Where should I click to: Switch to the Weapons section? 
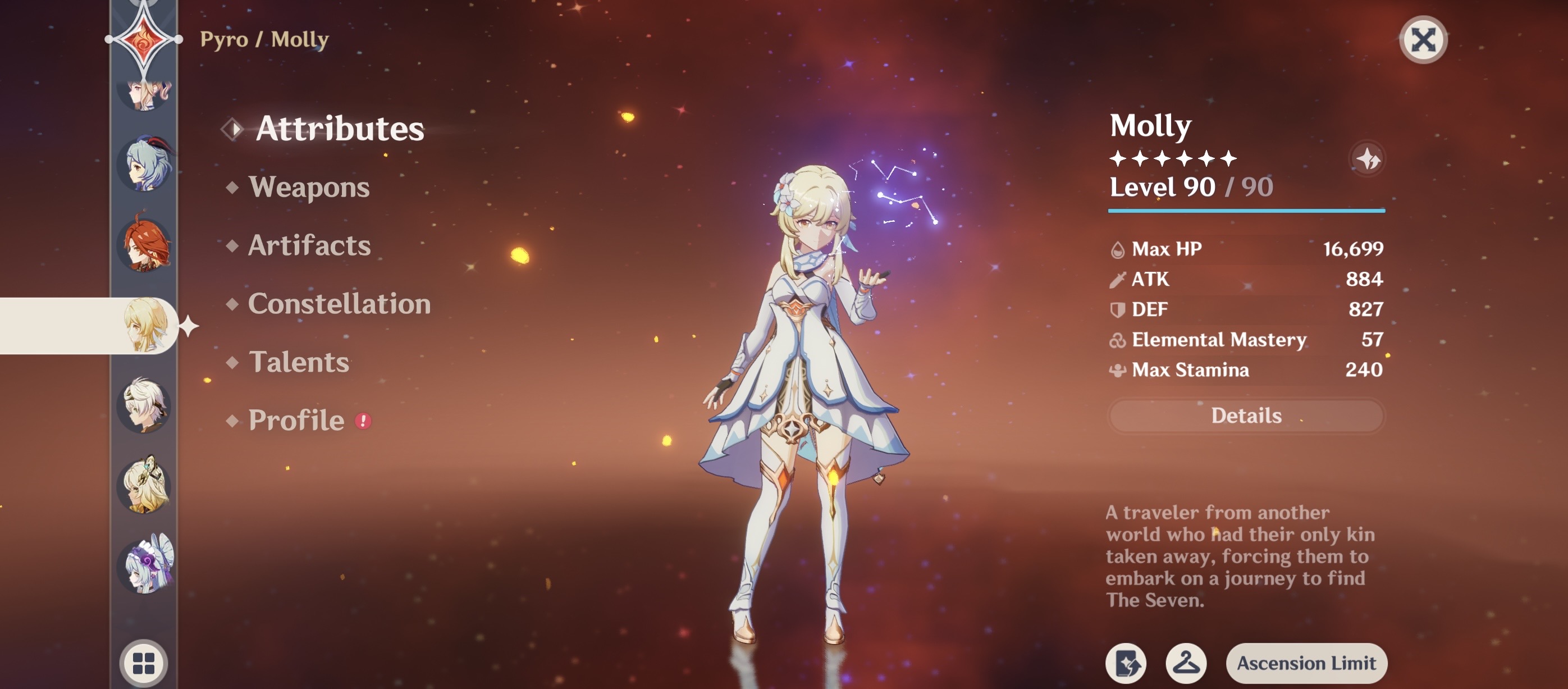[310, 188]
